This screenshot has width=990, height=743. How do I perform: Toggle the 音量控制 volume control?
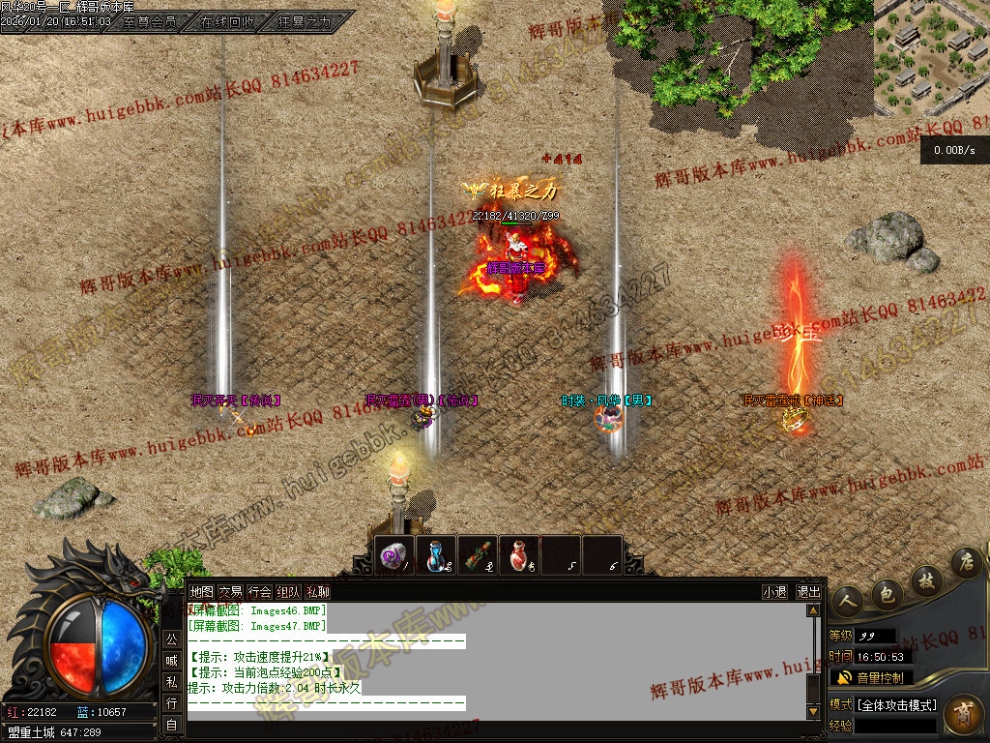click(x=871, y=678)
